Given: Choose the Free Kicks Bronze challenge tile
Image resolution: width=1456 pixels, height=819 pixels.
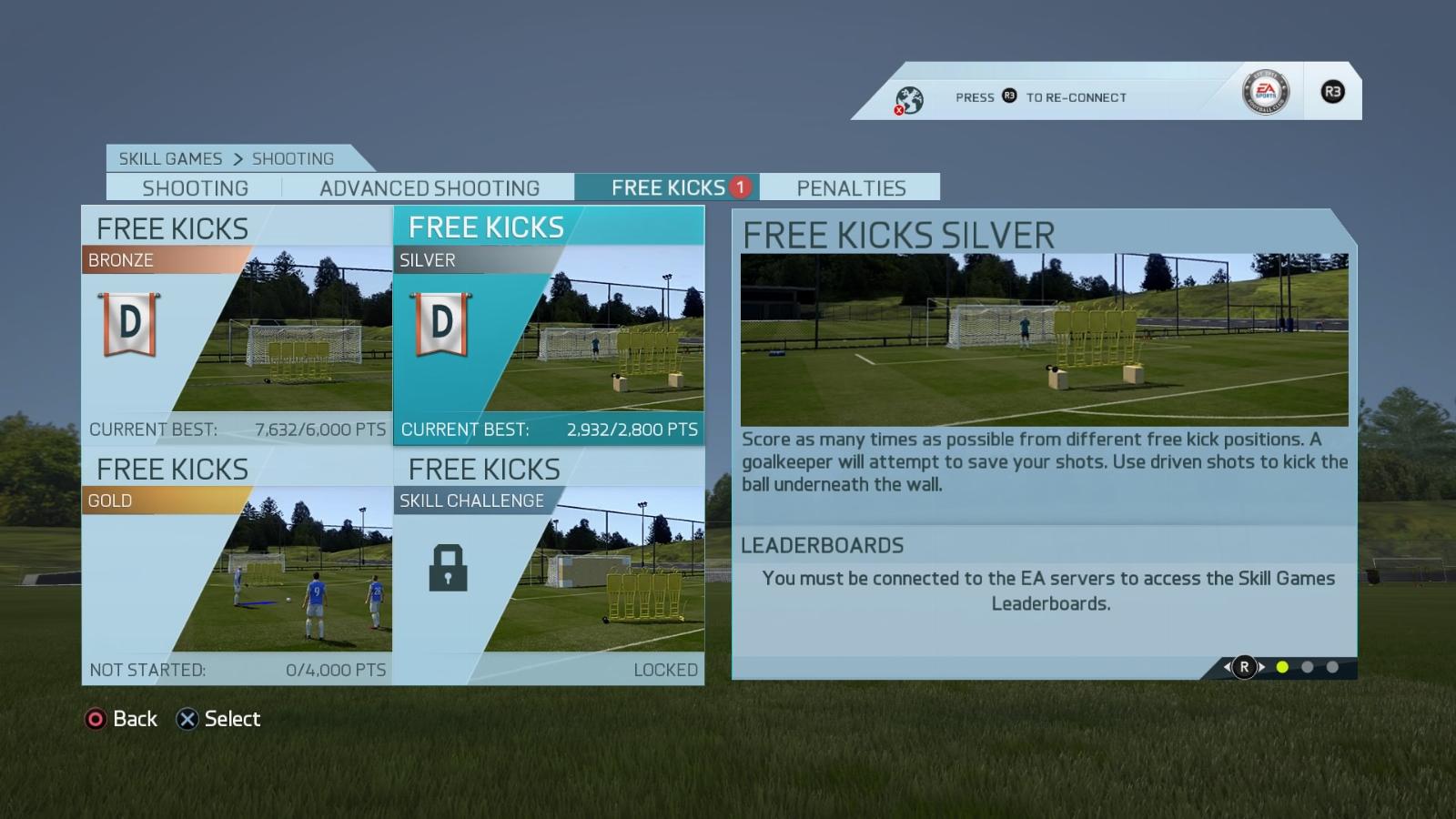Looking at the screenshot, I should coord(237,325).
